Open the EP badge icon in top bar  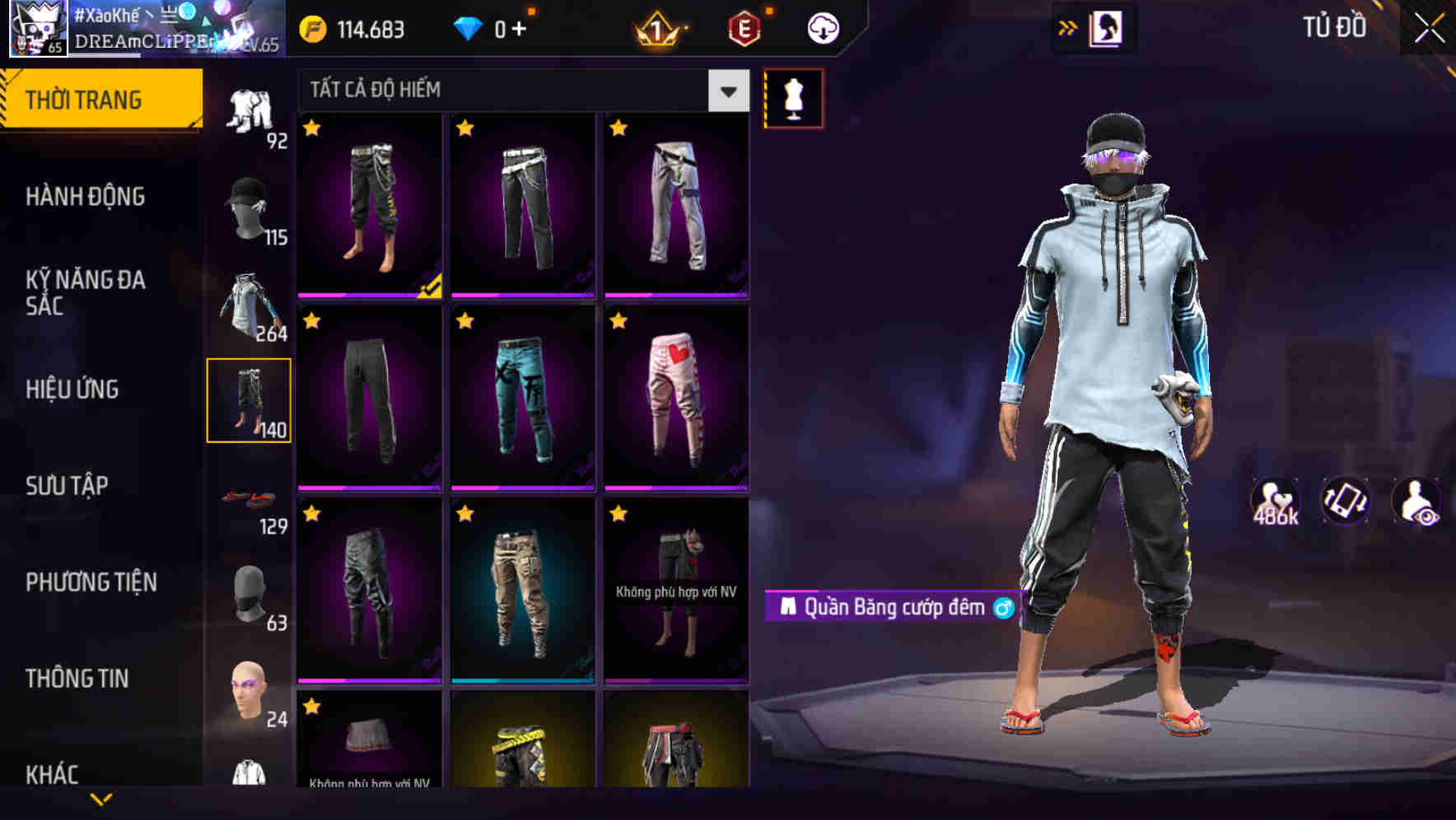coord(744,27)
